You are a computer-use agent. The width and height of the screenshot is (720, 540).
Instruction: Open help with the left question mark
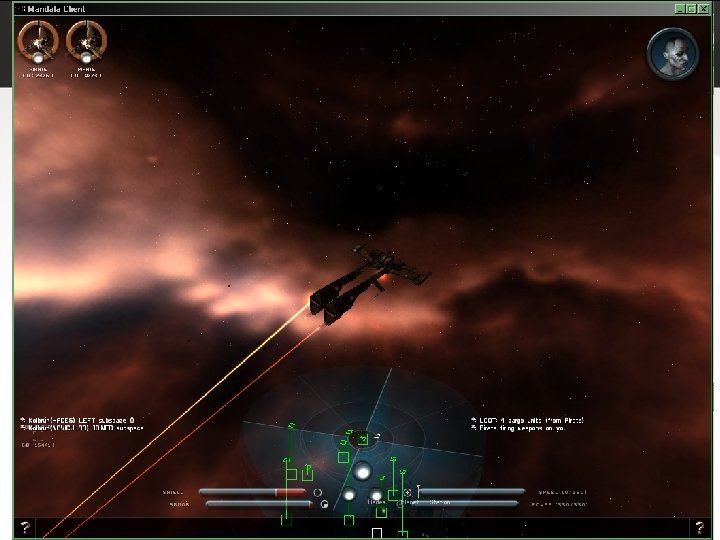click(x=25, y=527)
